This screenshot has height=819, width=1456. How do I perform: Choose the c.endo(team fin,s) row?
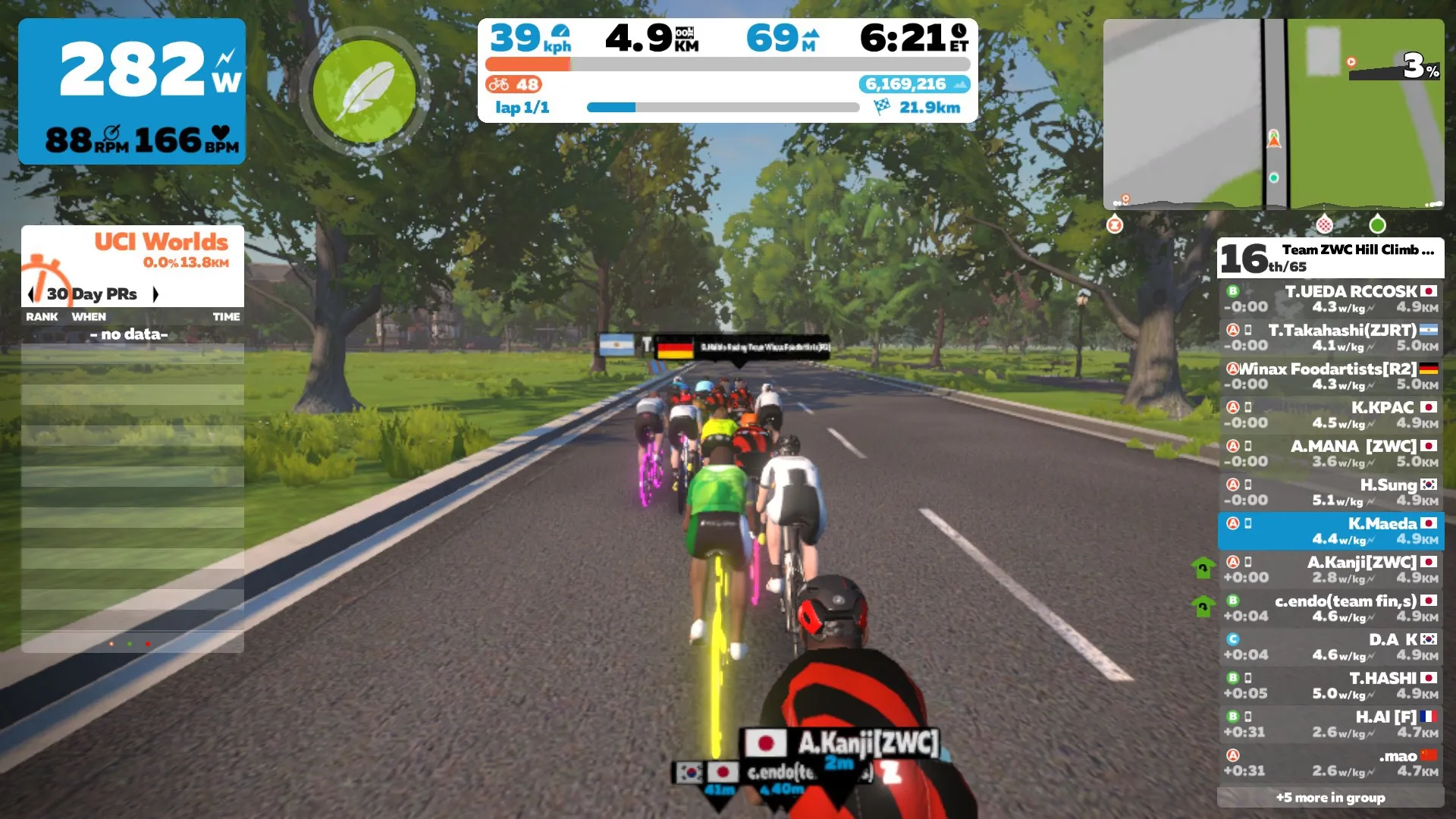pos(1331,608)
